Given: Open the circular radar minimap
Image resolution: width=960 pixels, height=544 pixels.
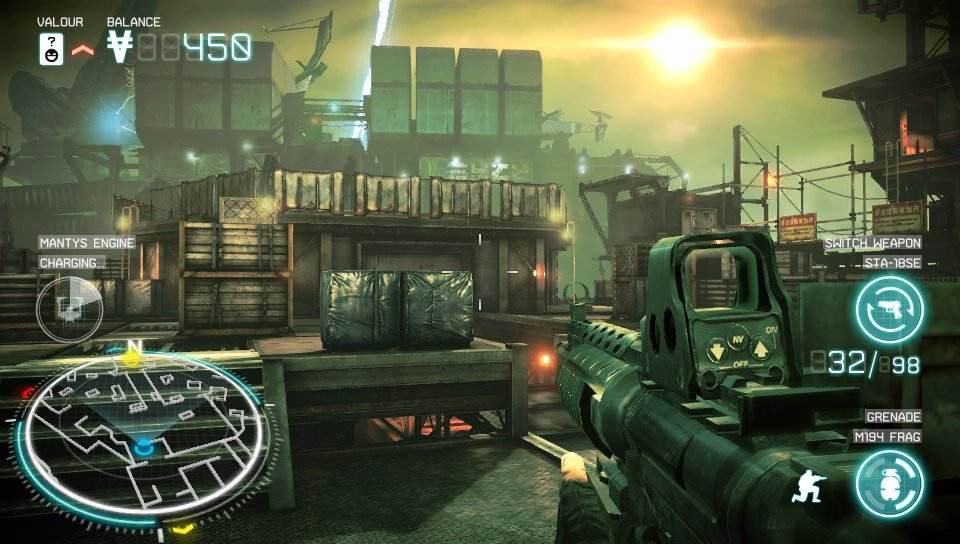Looking at the screenshot, I should [143, 436].
